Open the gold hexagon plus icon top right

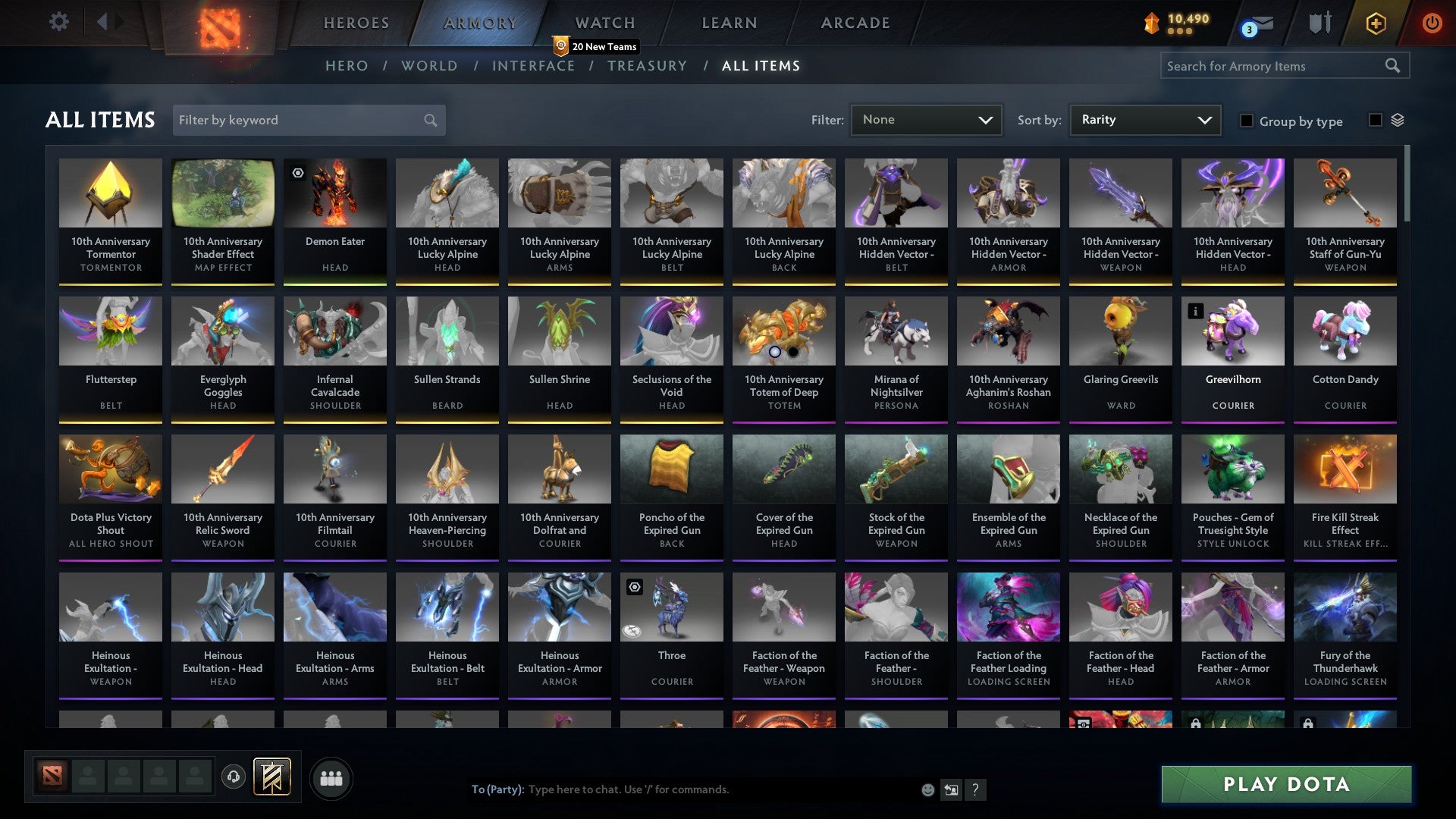click(x=1376, y=24)
